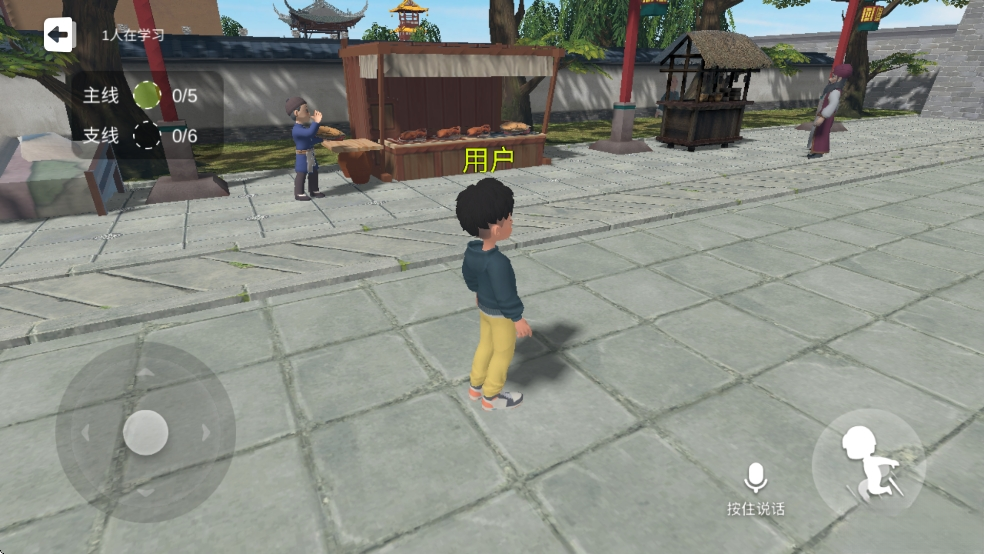Open the 主线 main quest tracker
Screen dimensions: 984x554
pyautogui.click(x=147, y=96)
